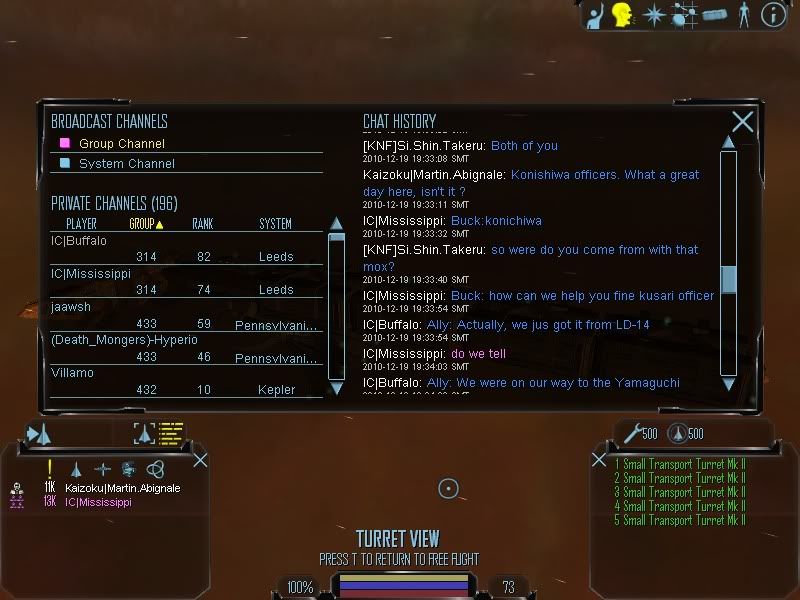Screen dimensions: 800x600
Task: Close the contact list panel
Action: (x=200, y=460)
